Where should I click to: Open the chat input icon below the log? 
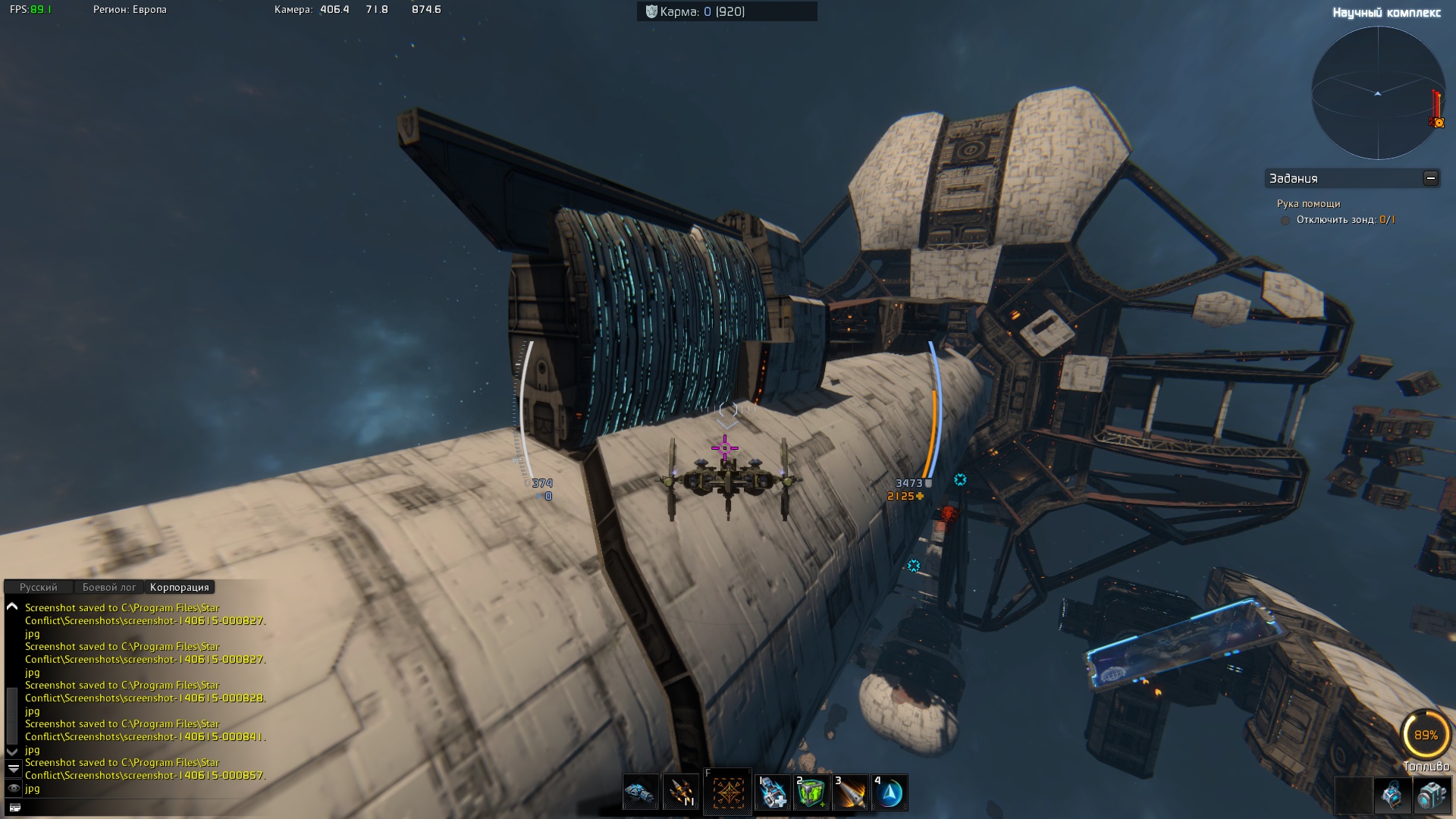pos(14,808)
